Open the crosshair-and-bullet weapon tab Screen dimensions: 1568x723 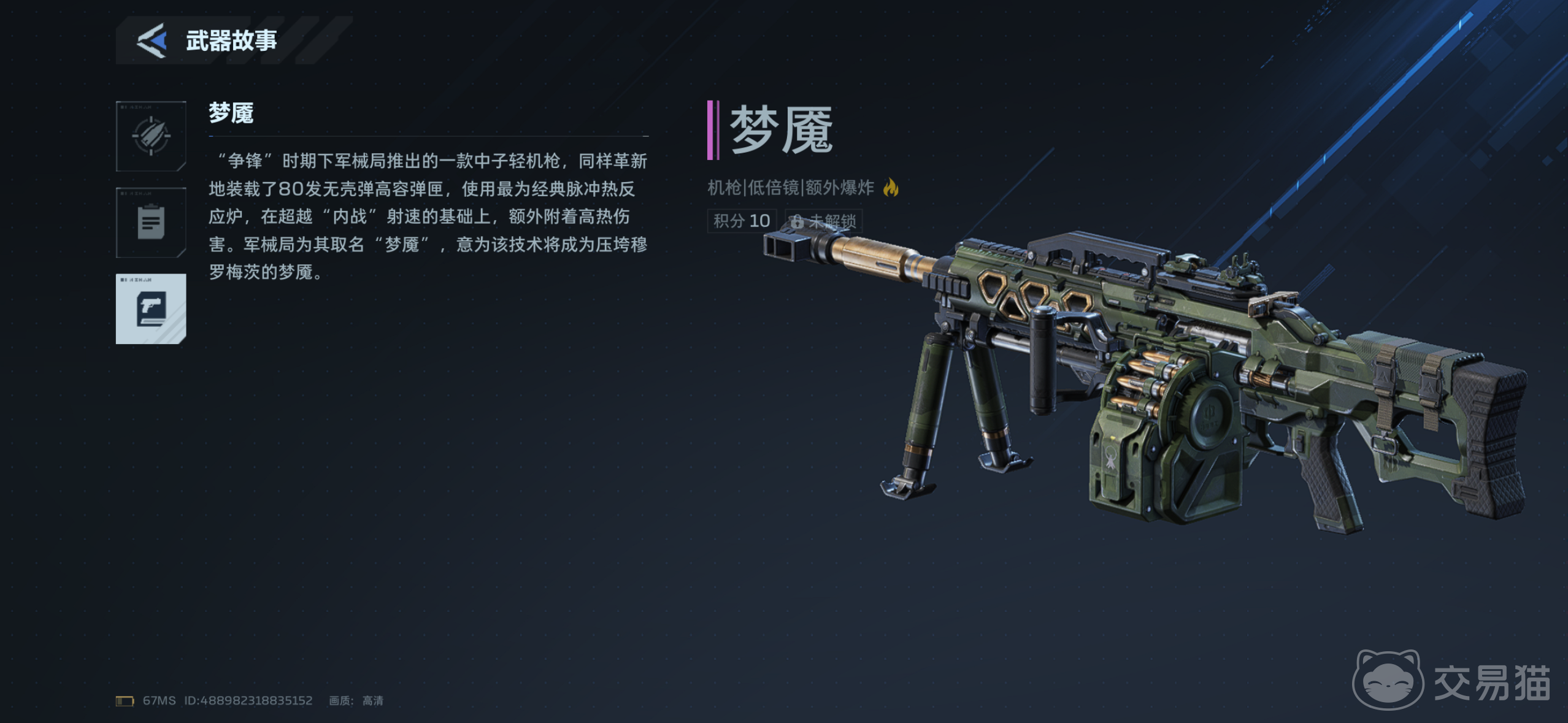pyautogui.click(x=151, y=136)
